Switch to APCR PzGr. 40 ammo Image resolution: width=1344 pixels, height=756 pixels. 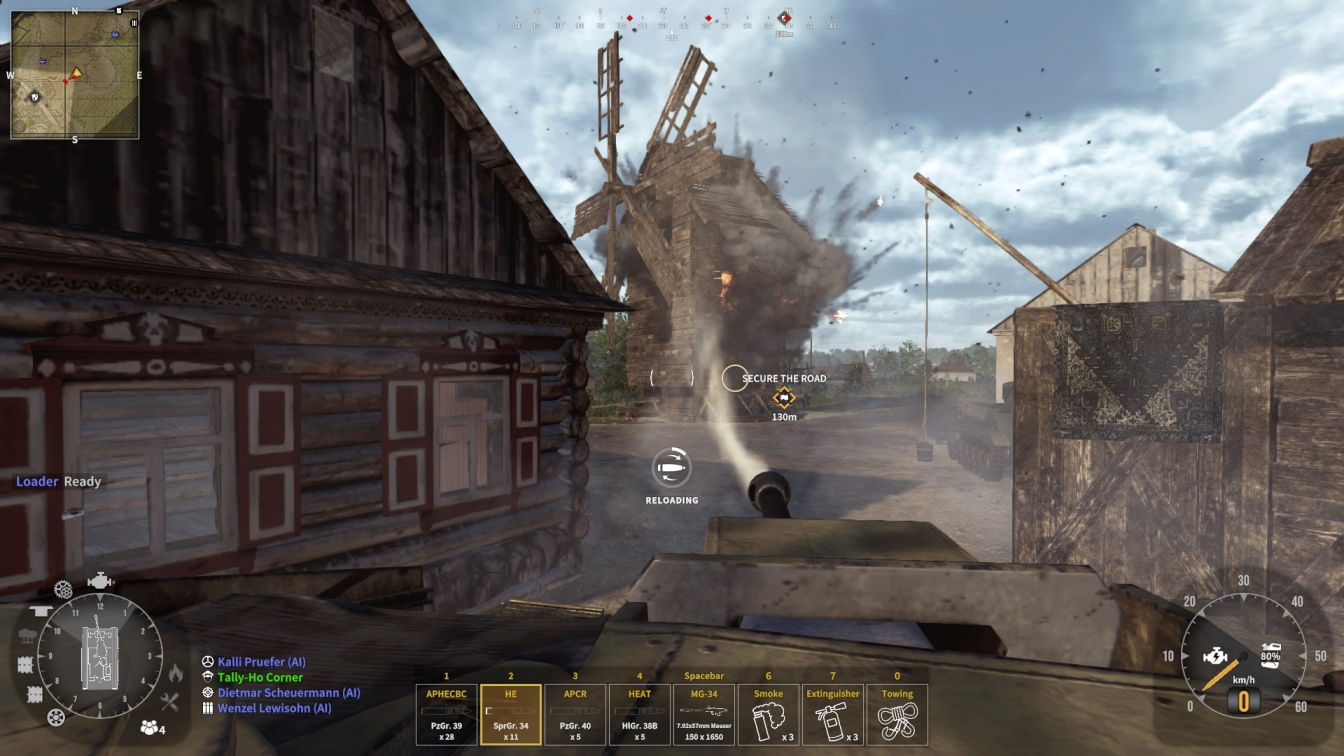[x=575, y=714]
